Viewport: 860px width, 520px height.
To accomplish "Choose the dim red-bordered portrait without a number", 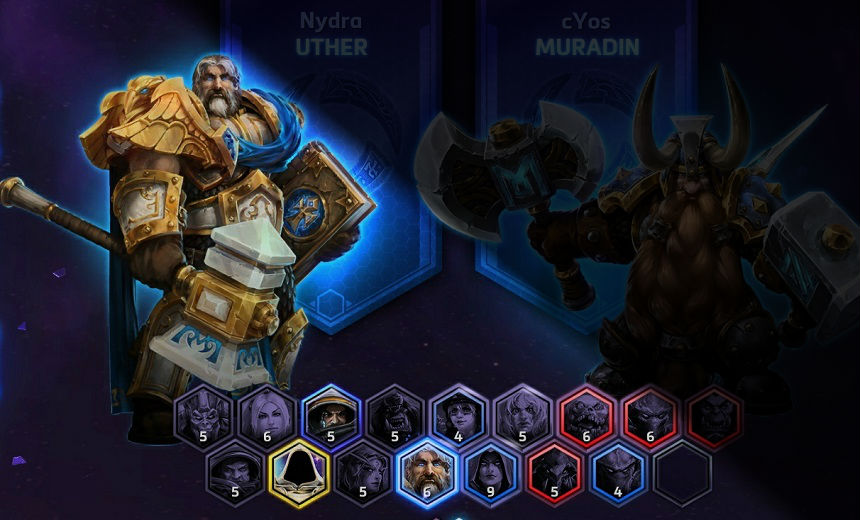I will [x=715, y=414].
